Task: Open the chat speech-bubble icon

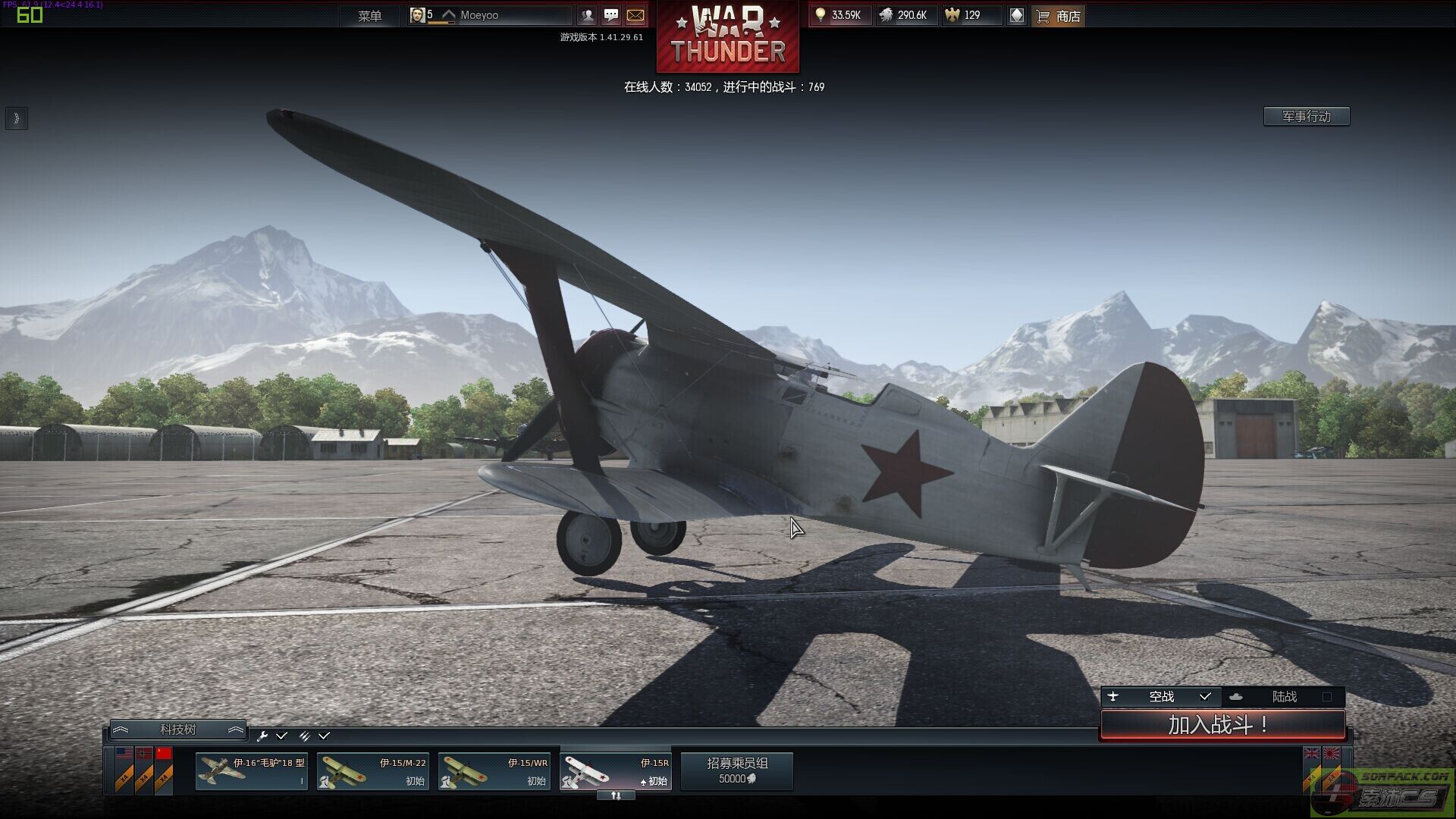Action: click(x=611, y=15)
